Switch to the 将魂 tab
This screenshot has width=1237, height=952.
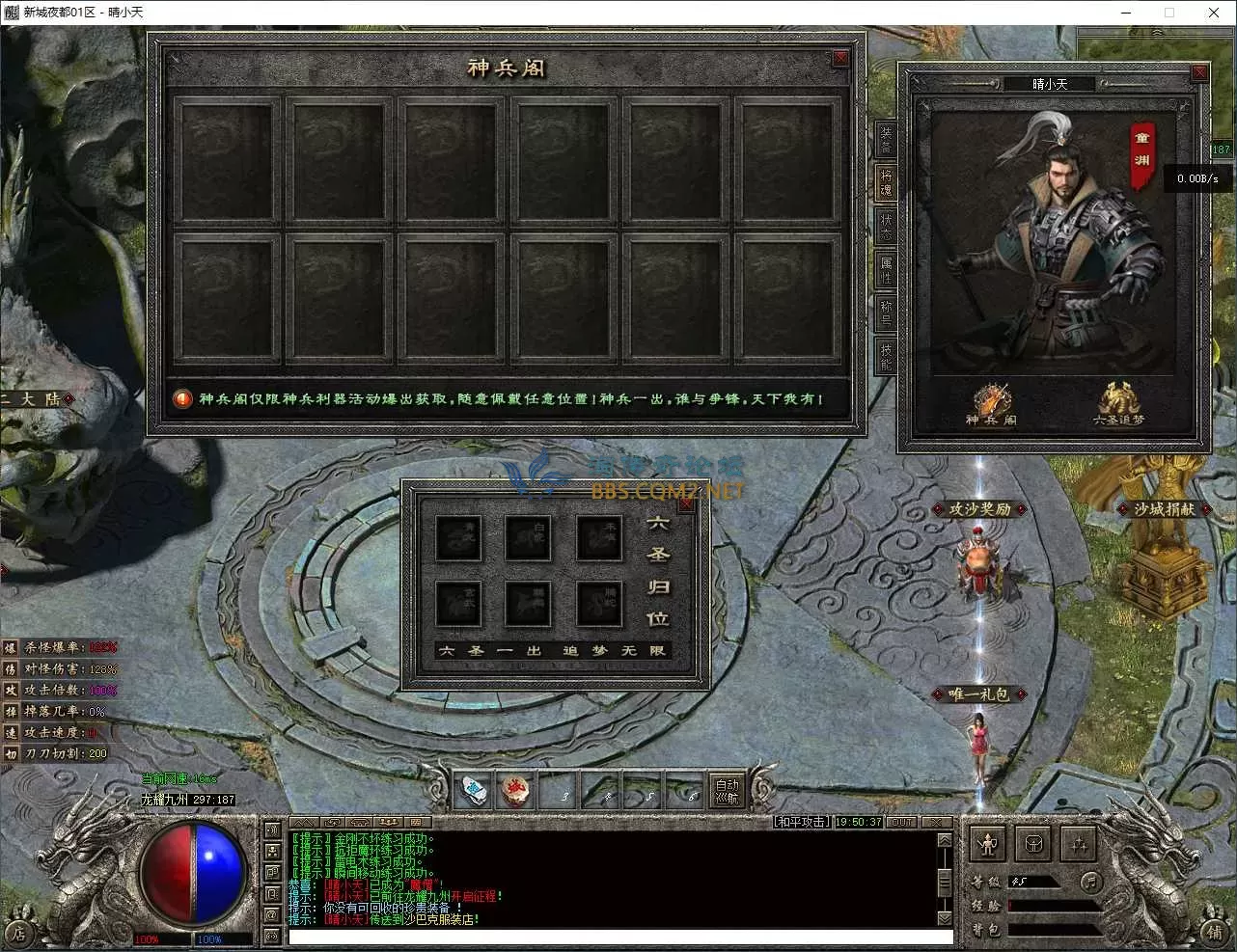click(x=886, y=183)
